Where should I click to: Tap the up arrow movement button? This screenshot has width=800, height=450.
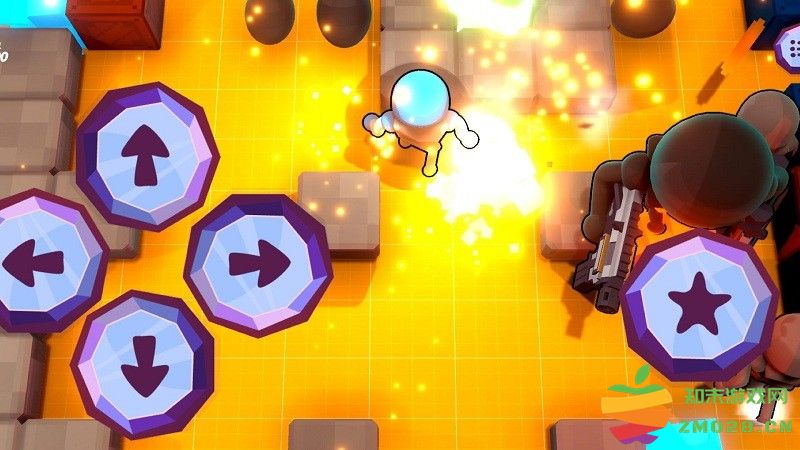[146, 155]
